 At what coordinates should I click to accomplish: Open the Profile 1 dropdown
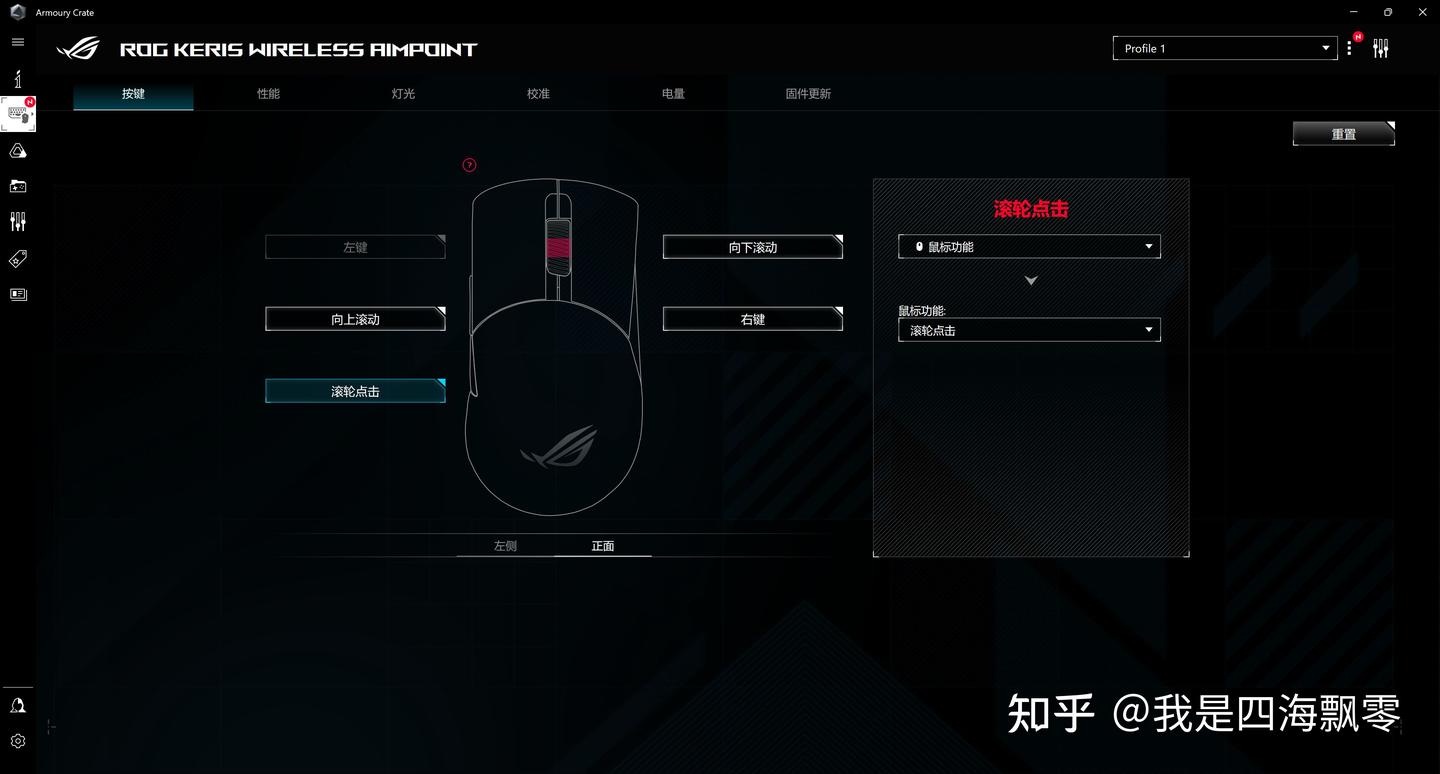tap(1225, 47)
